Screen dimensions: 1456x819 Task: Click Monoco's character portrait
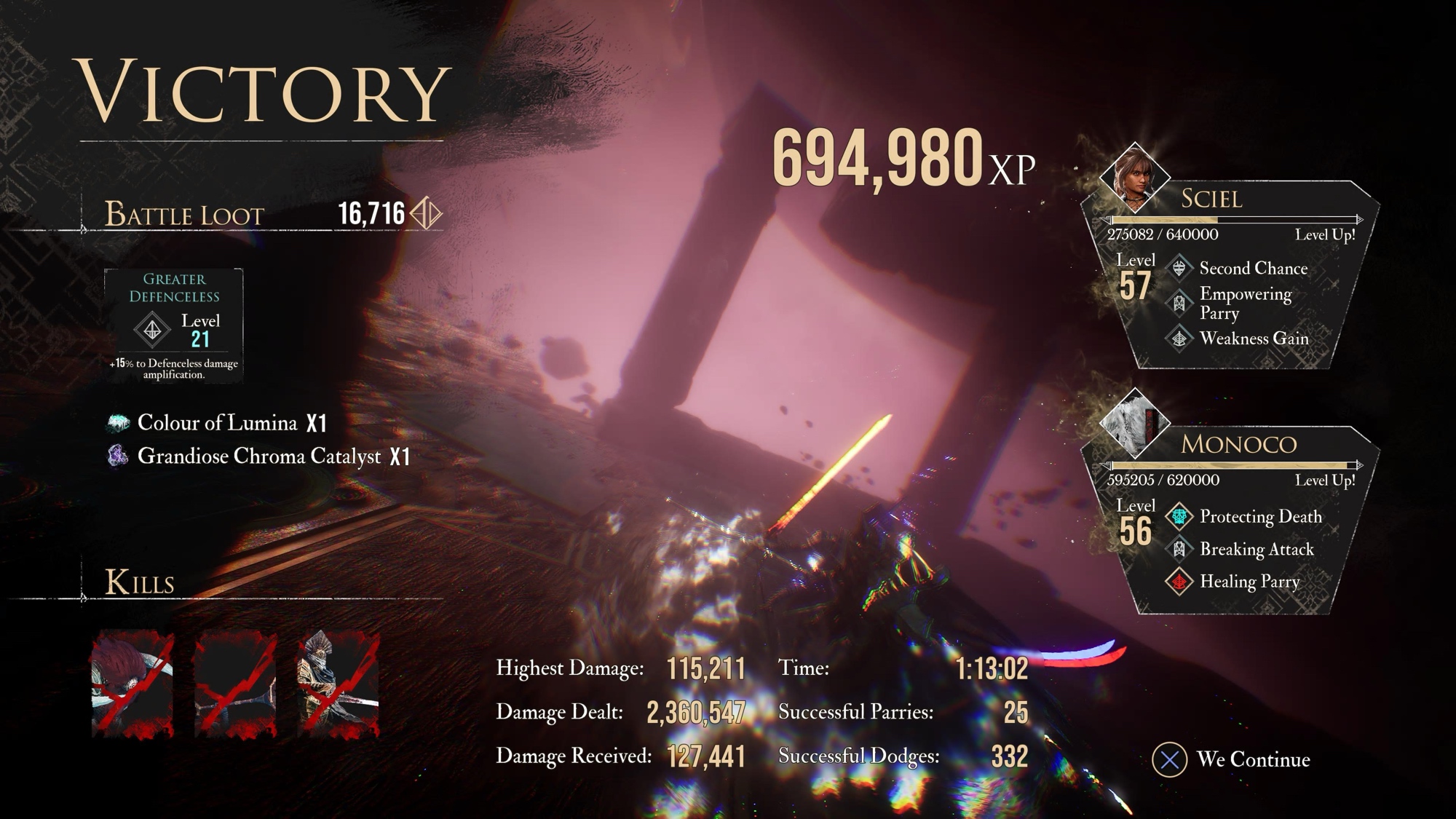(1133, 422)
